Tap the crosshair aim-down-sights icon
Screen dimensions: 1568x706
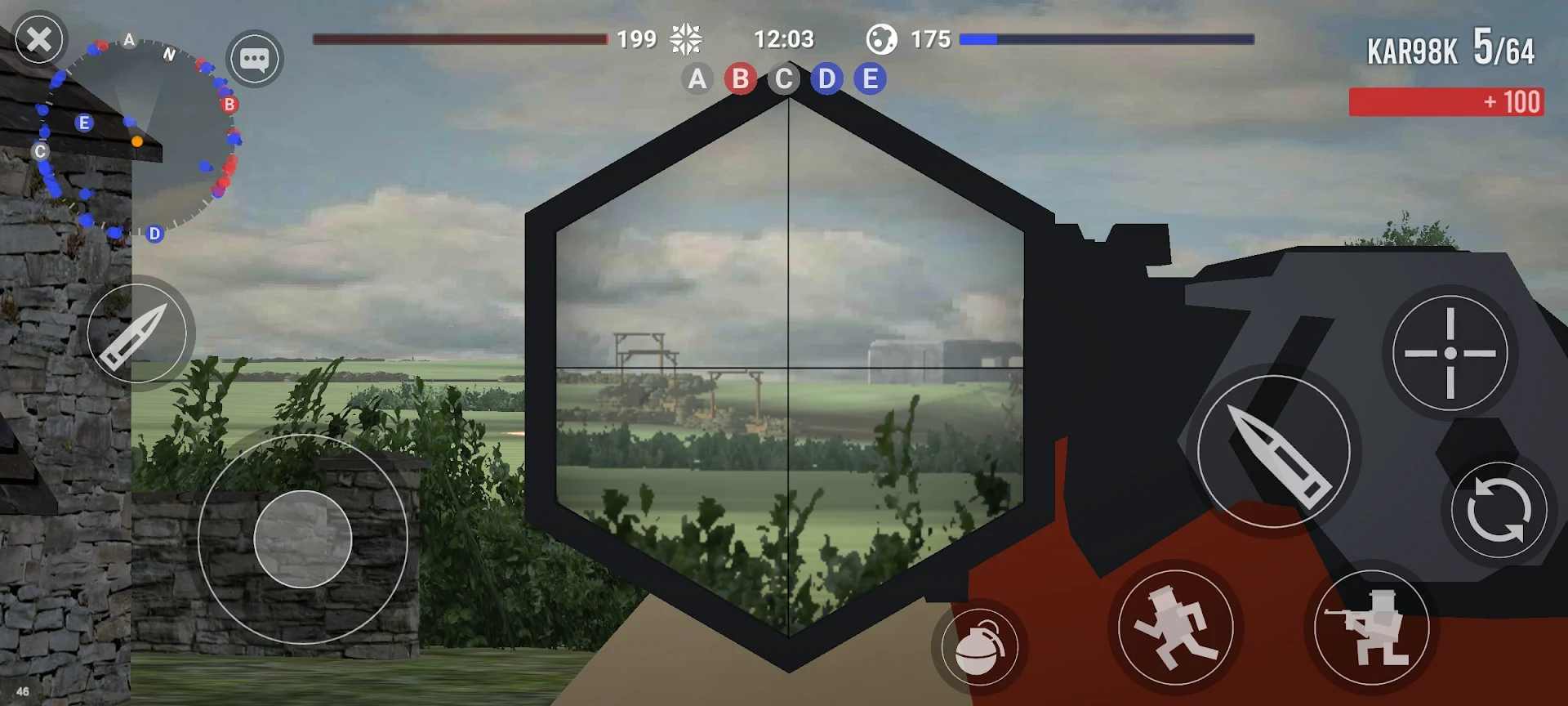point(1450,353)
